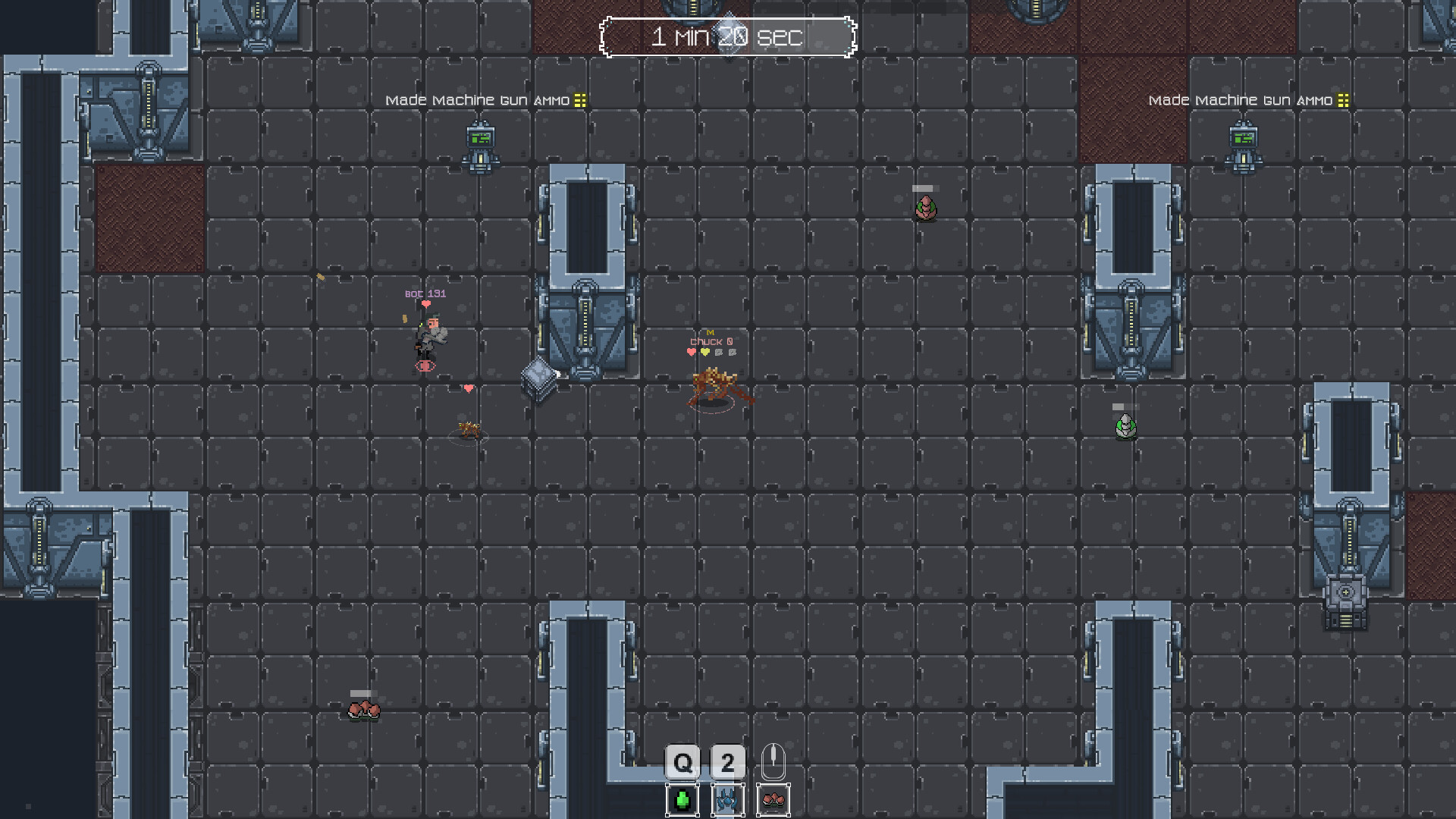Click the 2 key indicator above the hotbar
The image size is (1456, 819).
[727, 763]
